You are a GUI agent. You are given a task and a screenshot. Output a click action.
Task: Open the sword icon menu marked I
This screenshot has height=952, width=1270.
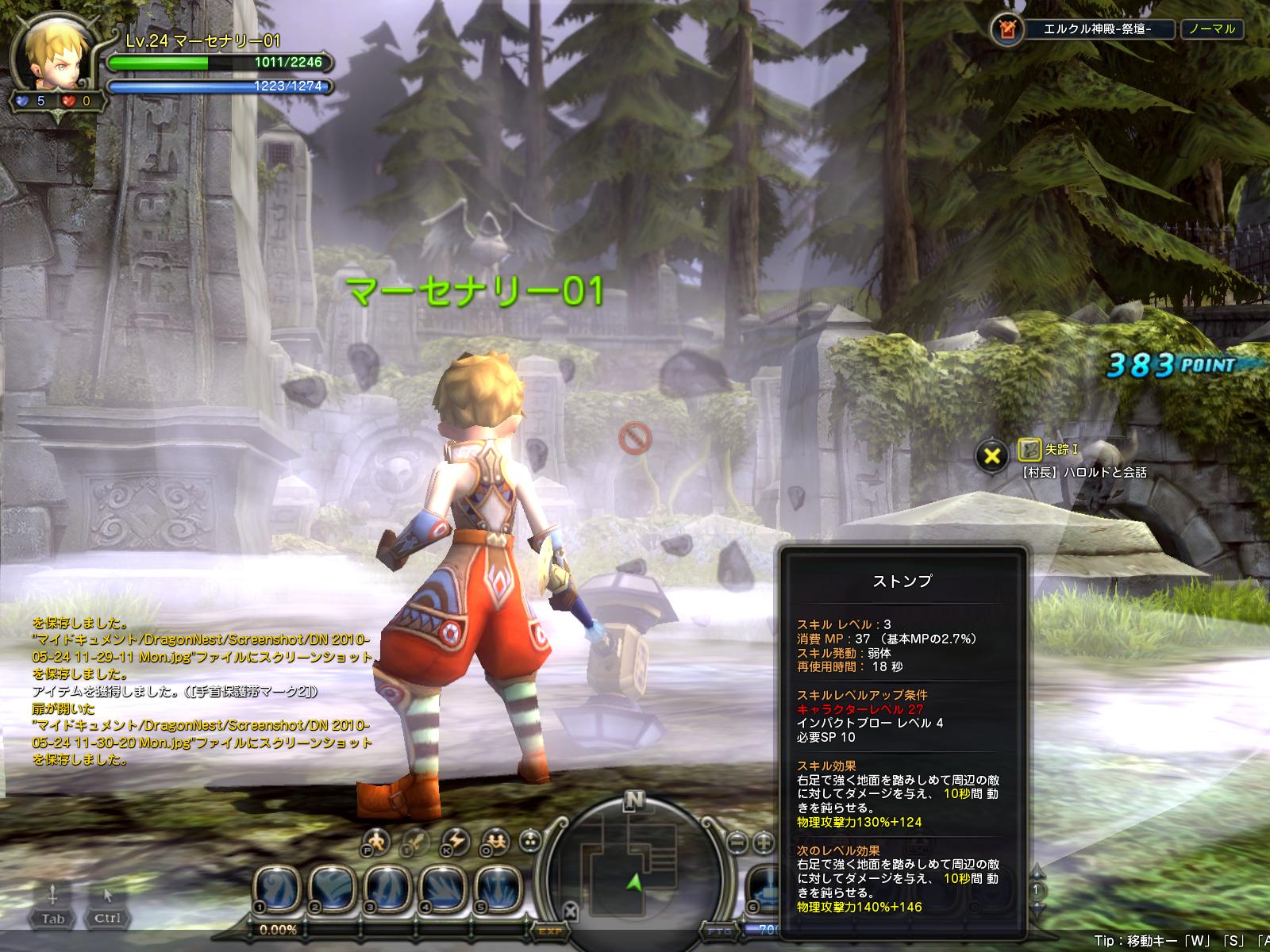415,841
